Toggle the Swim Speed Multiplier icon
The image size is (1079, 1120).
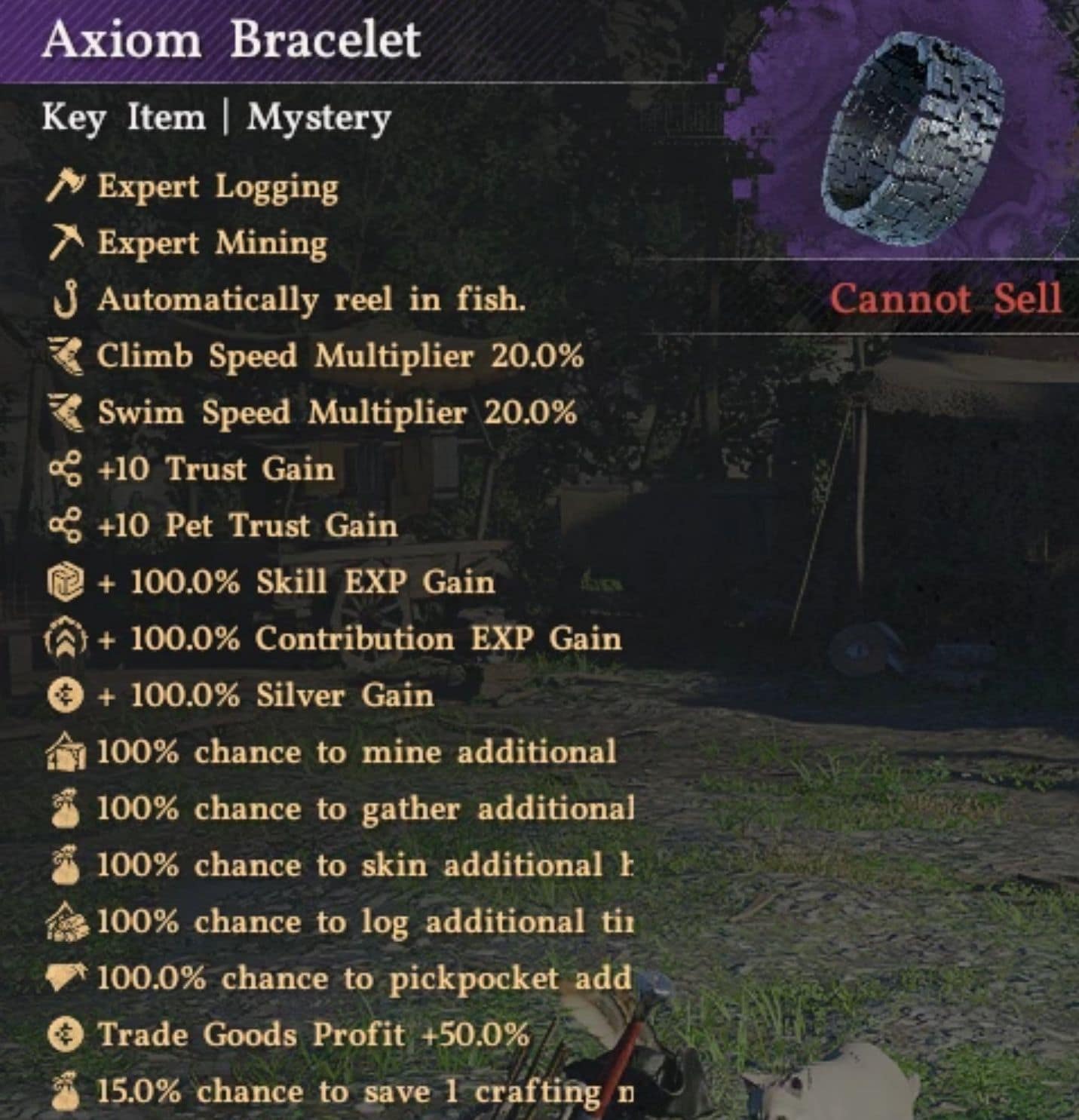pos(66,412)
